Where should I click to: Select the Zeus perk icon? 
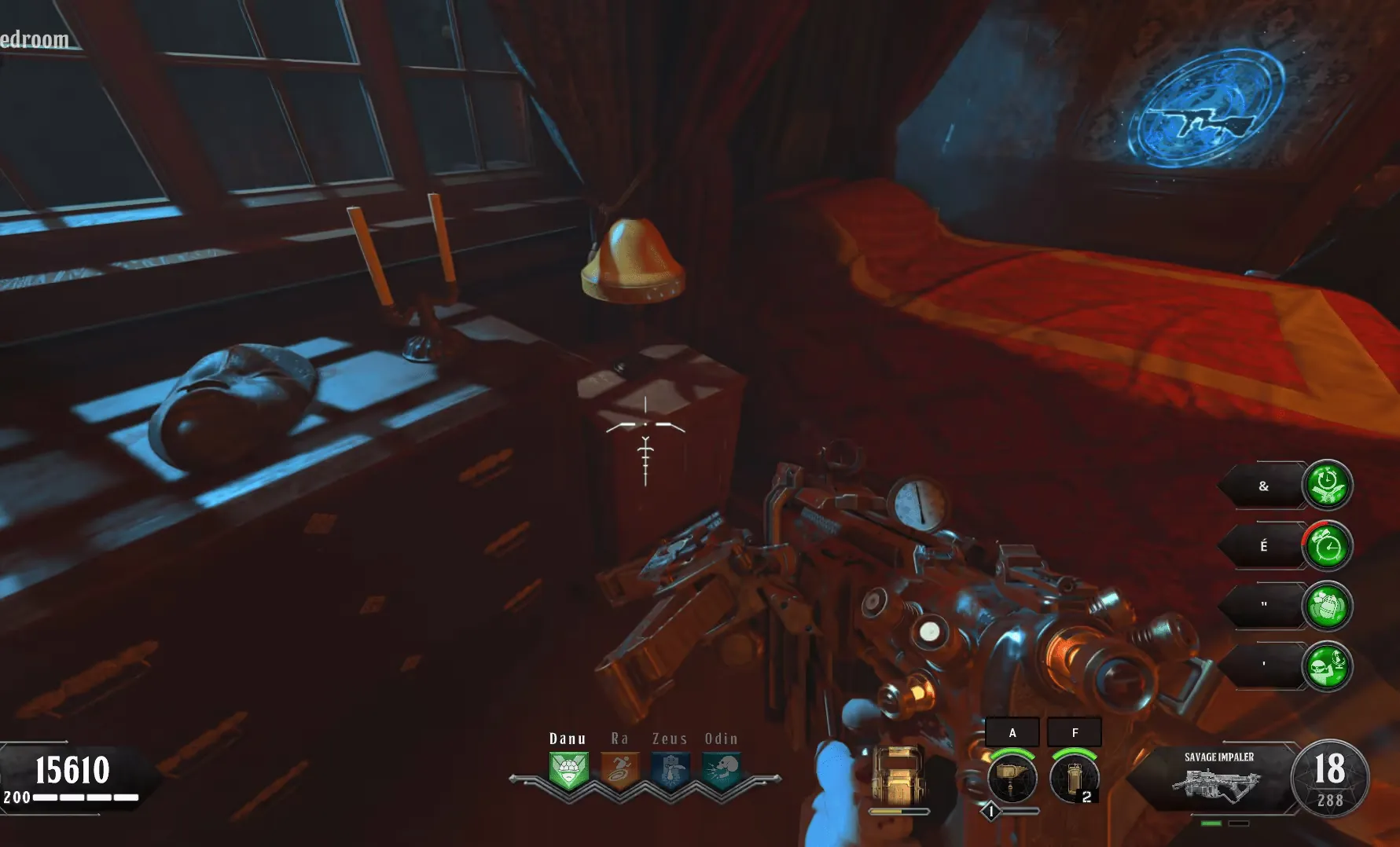(670, 771)
